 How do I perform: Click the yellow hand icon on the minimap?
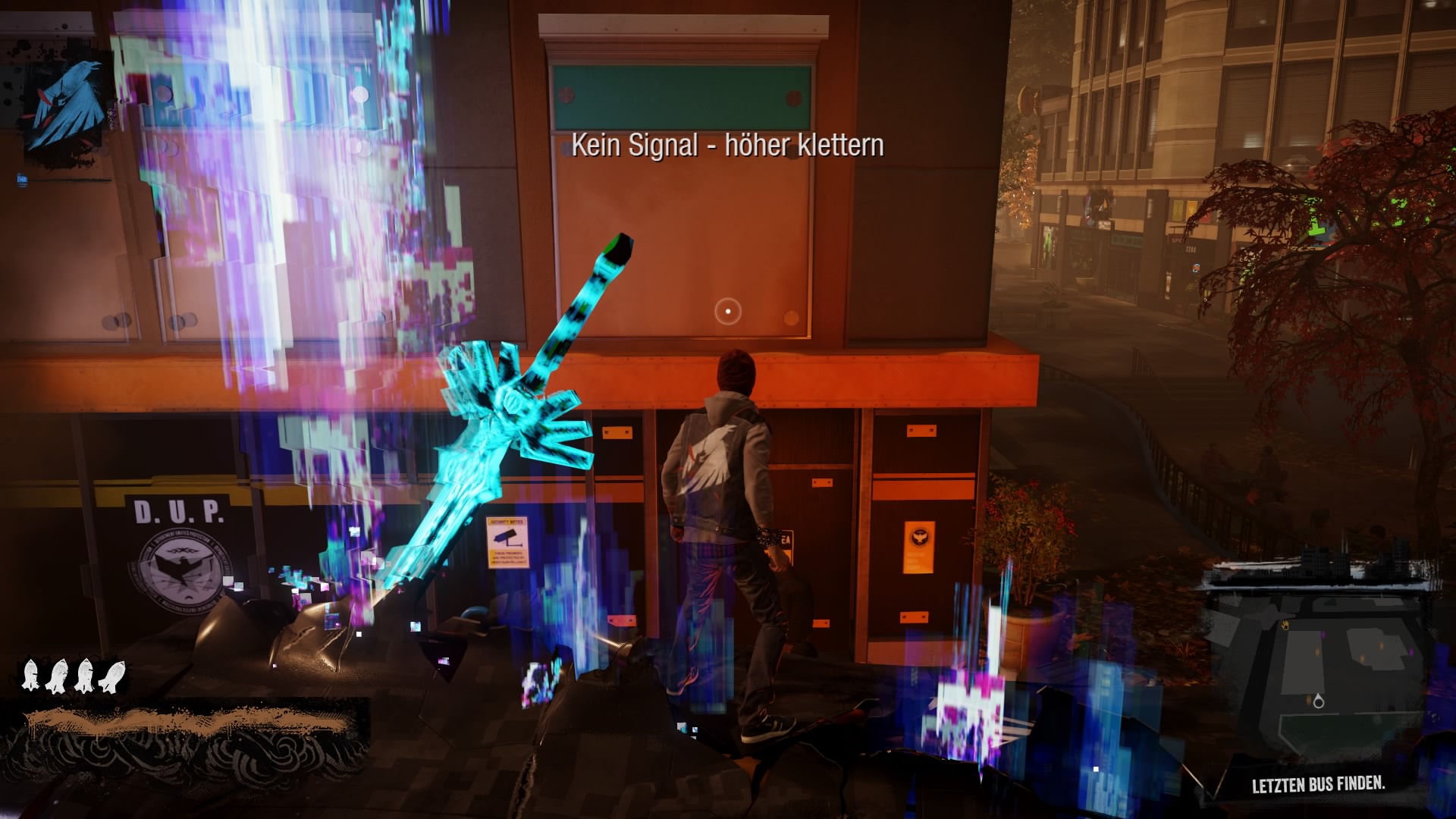(1285, 626)
